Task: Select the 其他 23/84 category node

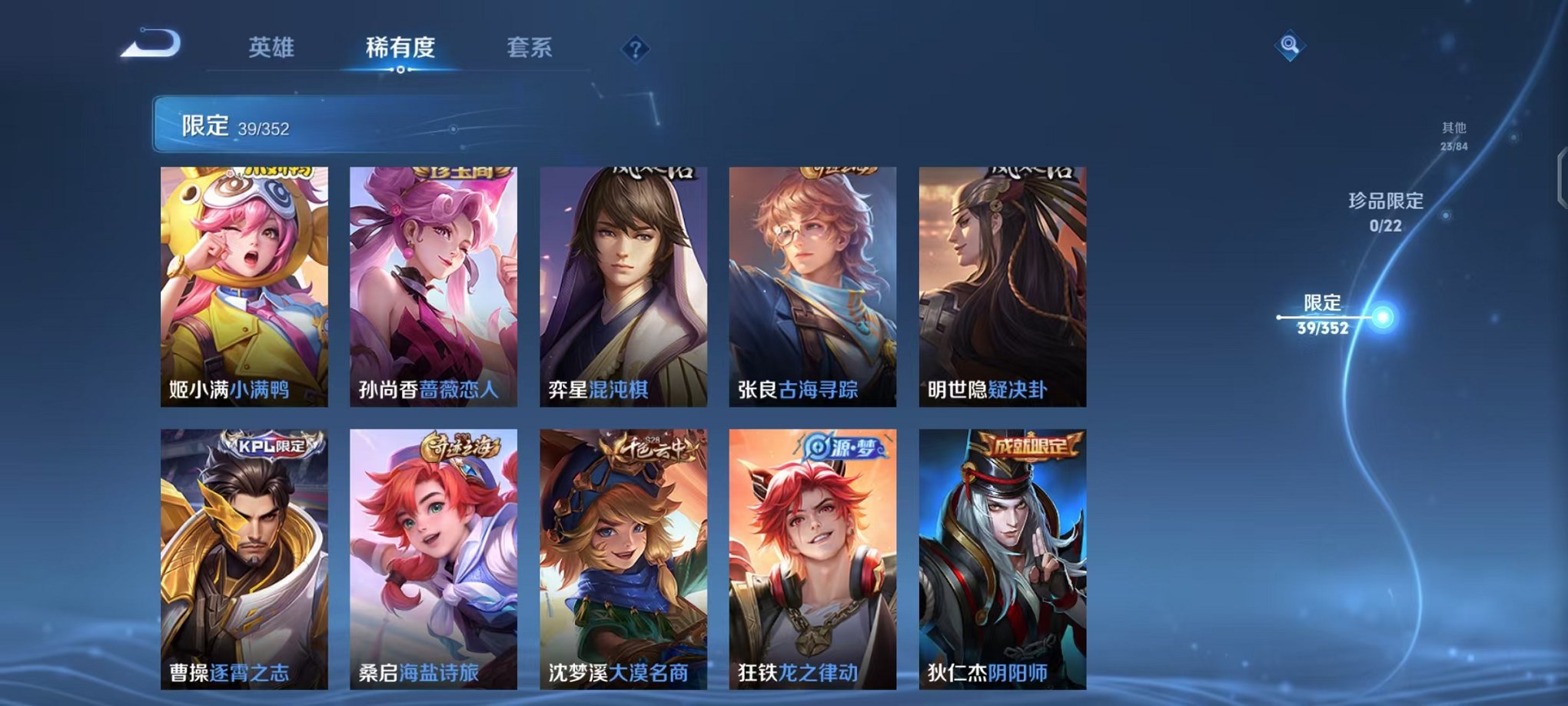Action: 1454,135
